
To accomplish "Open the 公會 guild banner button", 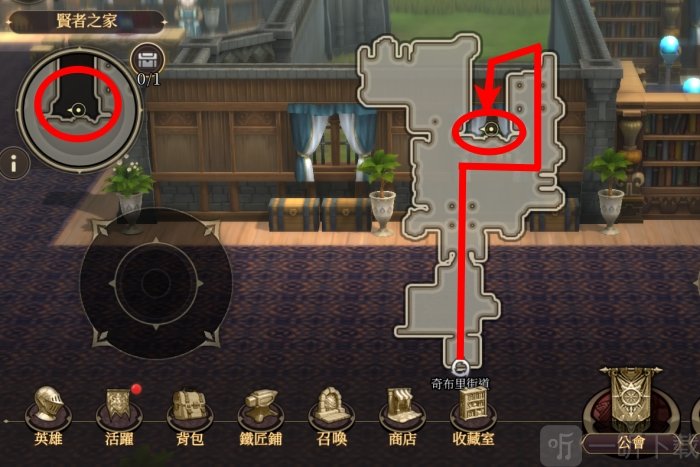I will (x=632, y=405).
